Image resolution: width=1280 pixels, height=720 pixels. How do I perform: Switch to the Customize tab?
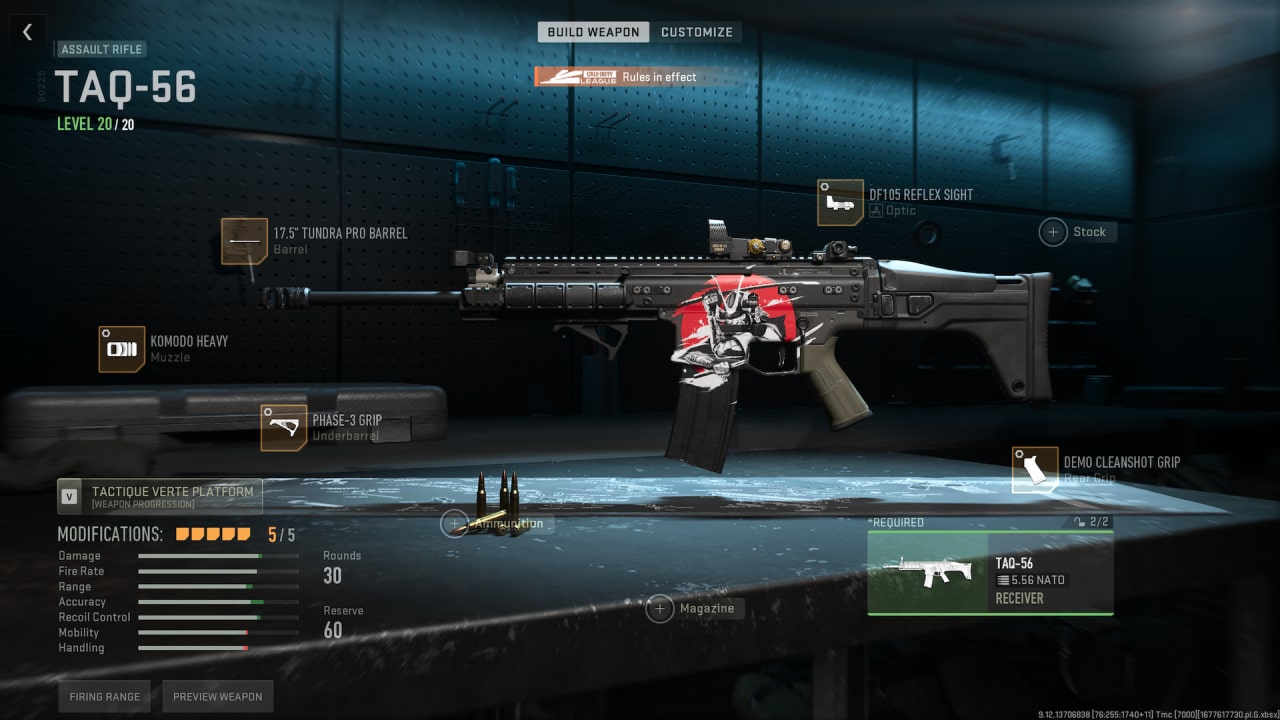[696, 32]
